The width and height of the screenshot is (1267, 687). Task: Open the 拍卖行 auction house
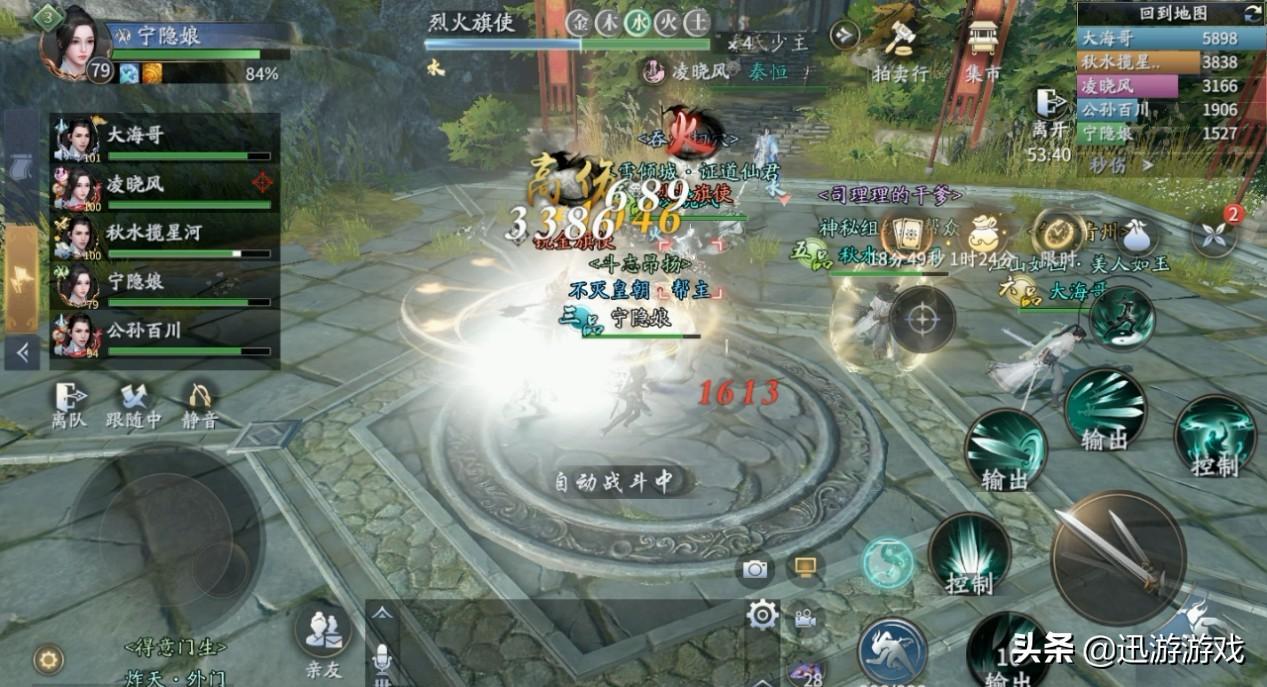point(899,48)
